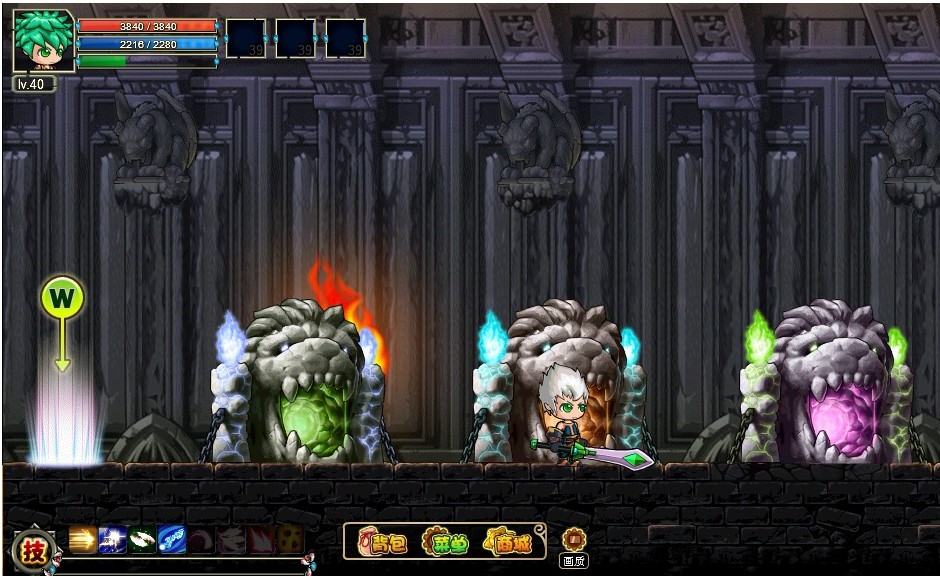Click the green-haired character portrait
Screen dimensions: 940x576
pos(43,42)
